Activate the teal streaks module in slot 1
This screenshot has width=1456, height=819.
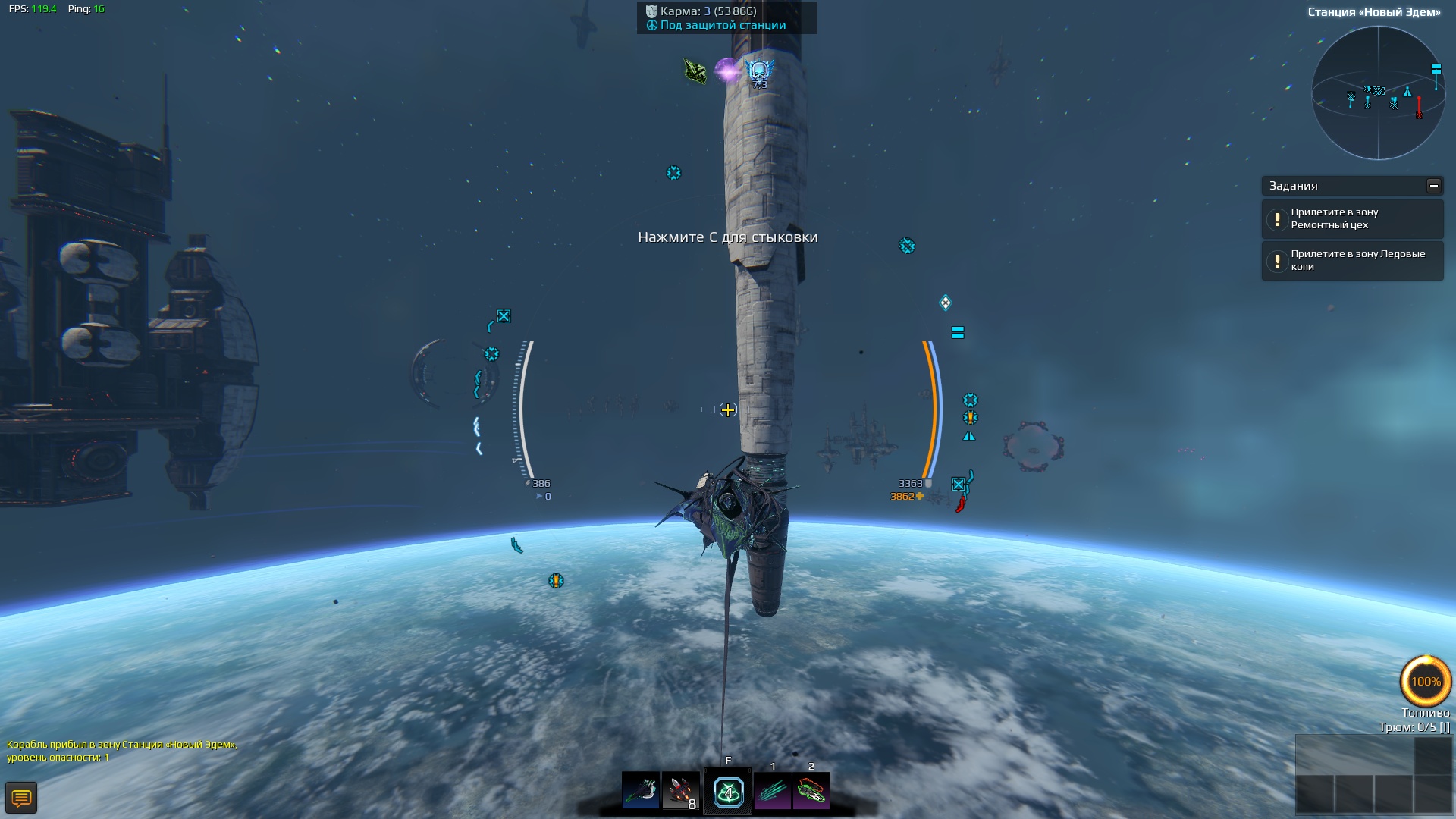tap(773, 791)
